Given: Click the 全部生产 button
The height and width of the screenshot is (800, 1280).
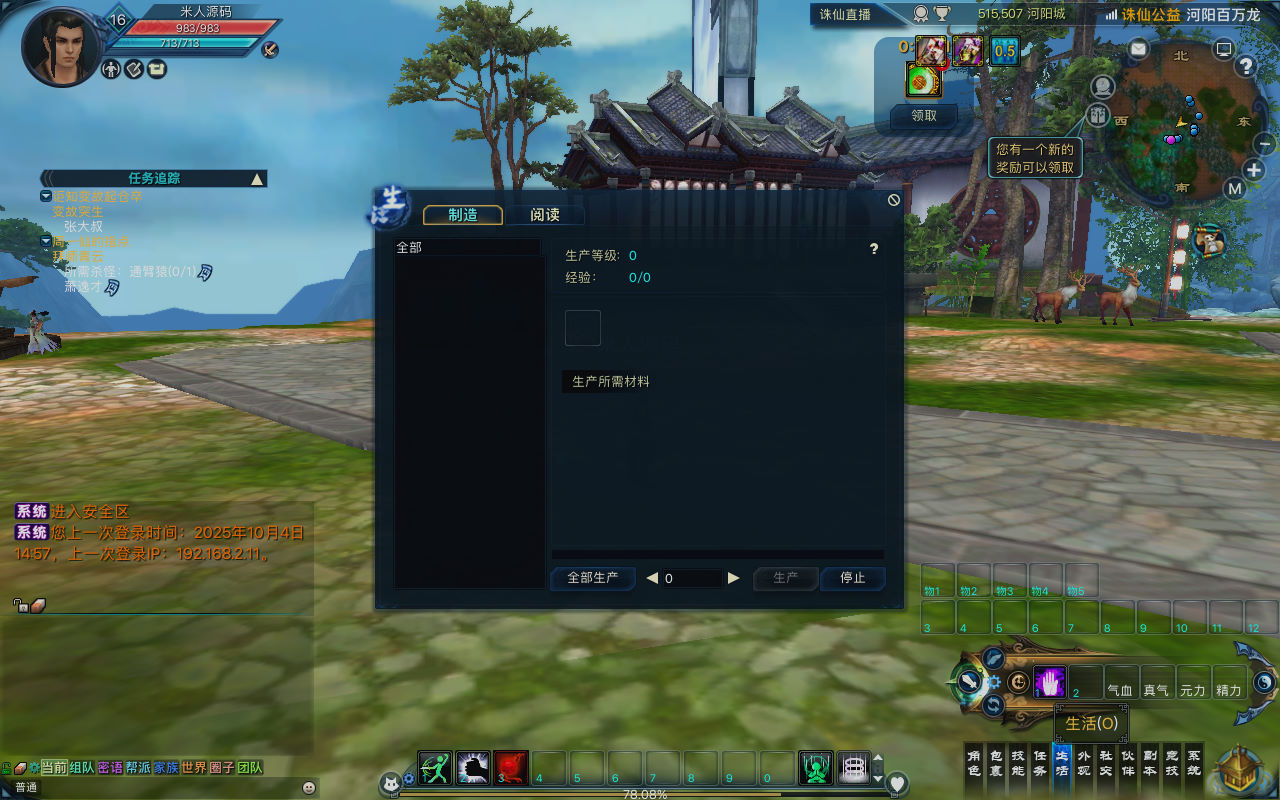Looking at the screenshot, I should coord(592,578).
